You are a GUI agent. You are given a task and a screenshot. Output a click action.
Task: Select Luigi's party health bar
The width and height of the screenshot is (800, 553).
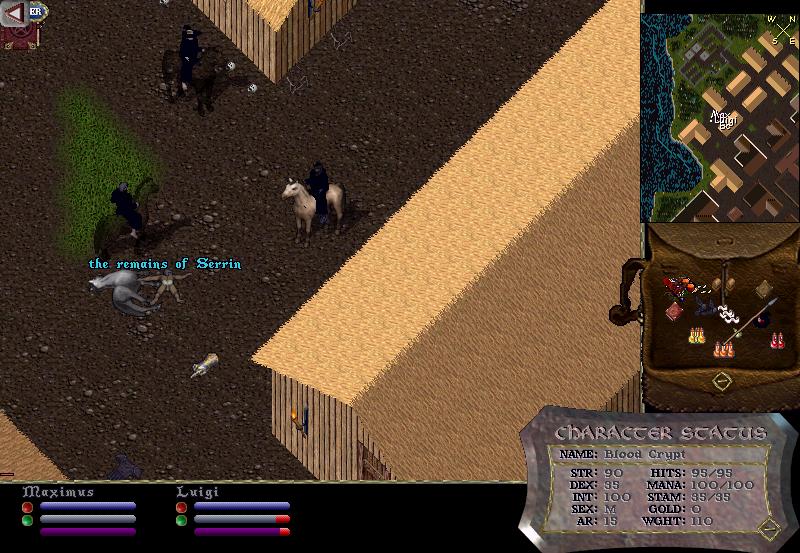point(242,507)
